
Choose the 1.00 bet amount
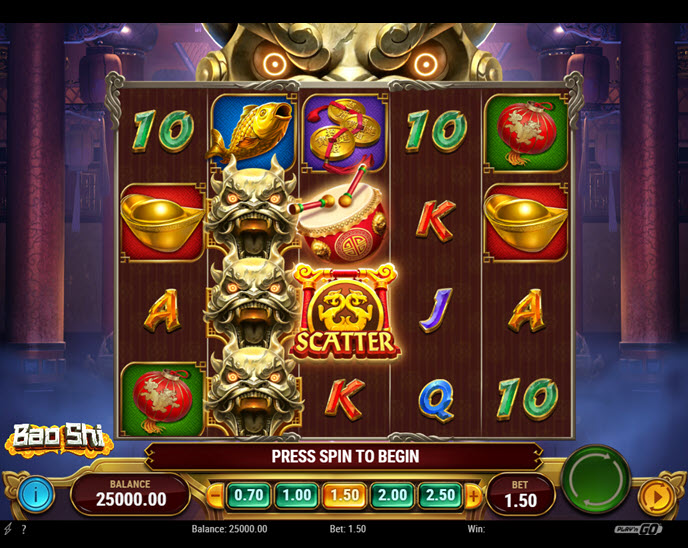point(295,494)
